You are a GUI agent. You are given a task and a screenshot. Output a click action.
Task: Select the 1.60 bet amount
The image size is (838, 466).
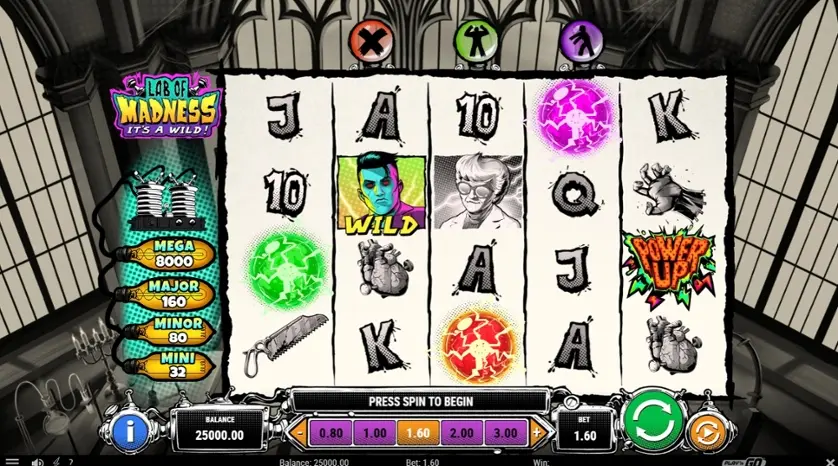(x=416, y=432)
